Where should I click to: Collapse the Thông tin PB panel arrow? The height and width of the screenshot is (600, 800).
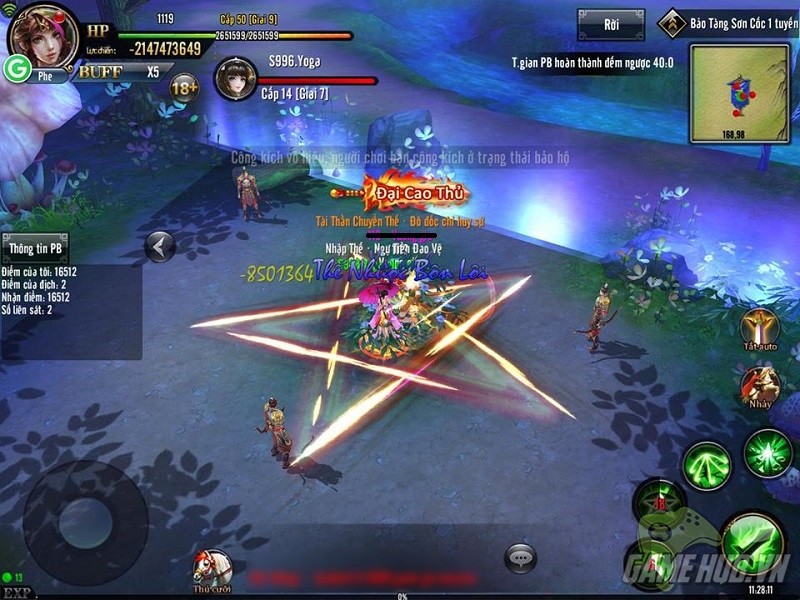point(160,246)
